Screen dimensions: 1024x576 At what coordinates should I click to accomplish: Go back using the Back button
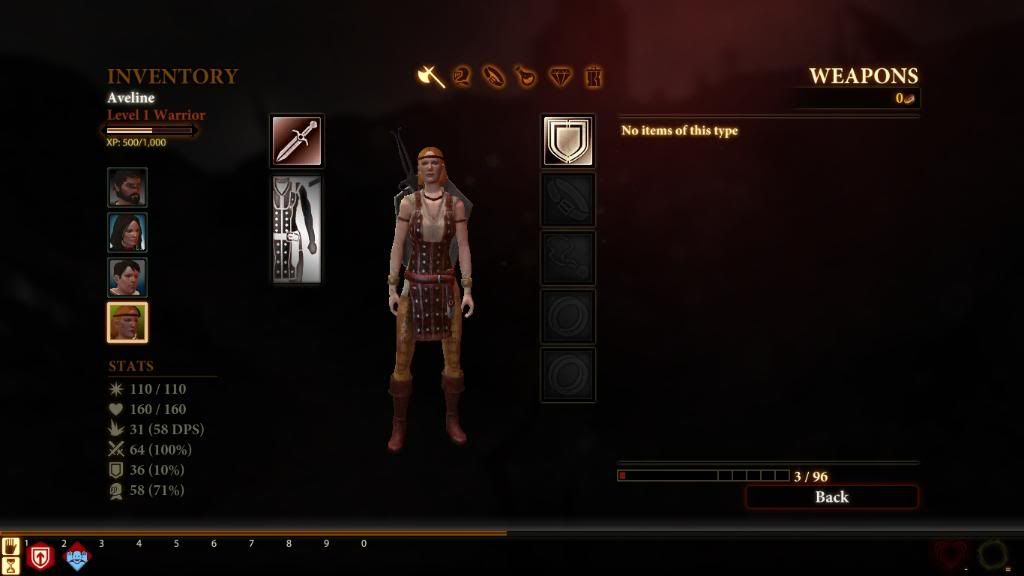pyautogui.click(x=831, y=497)
